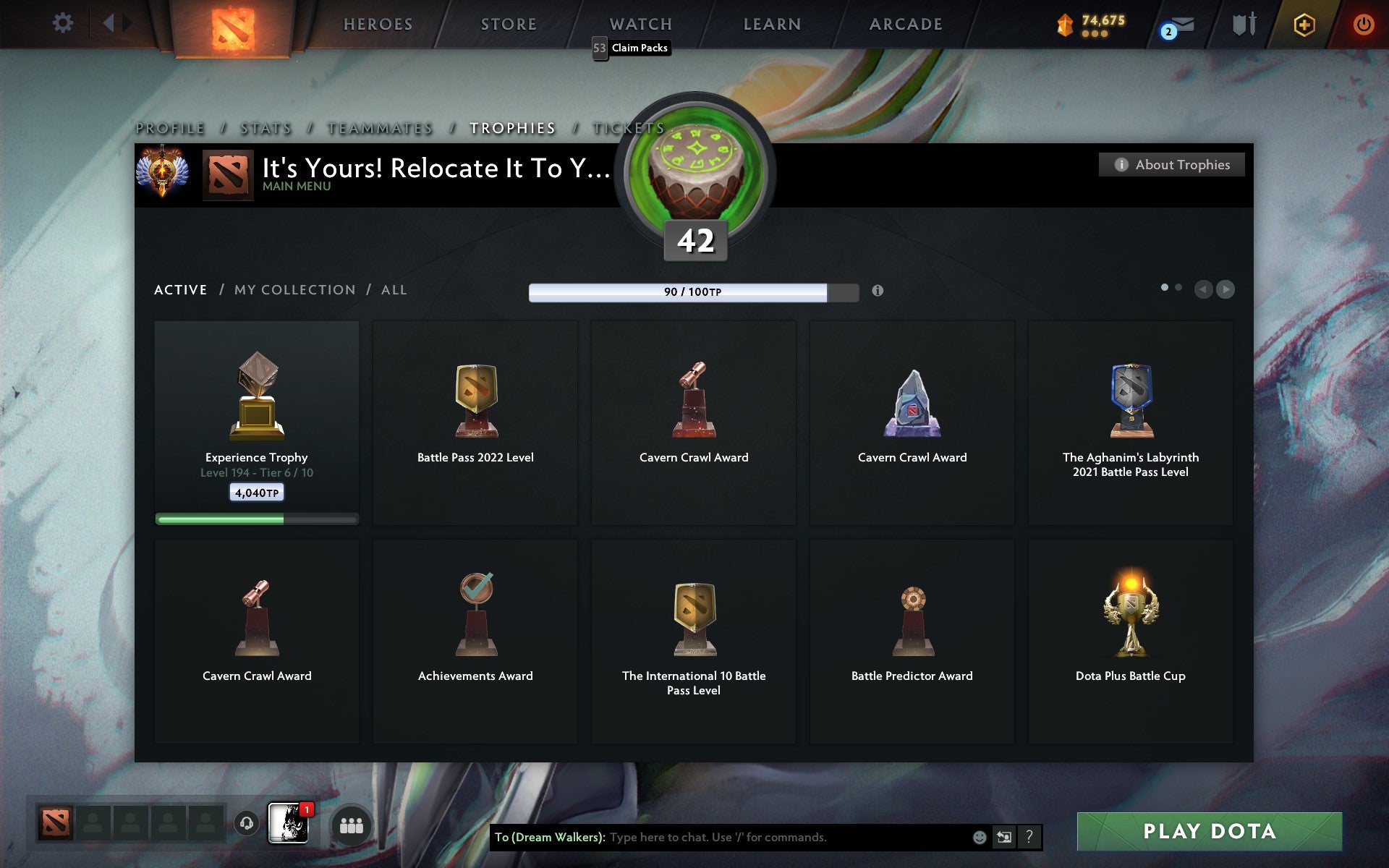Click the emoticon icon in the chat bar
The image size is (1389, 868).
(980, 838)
